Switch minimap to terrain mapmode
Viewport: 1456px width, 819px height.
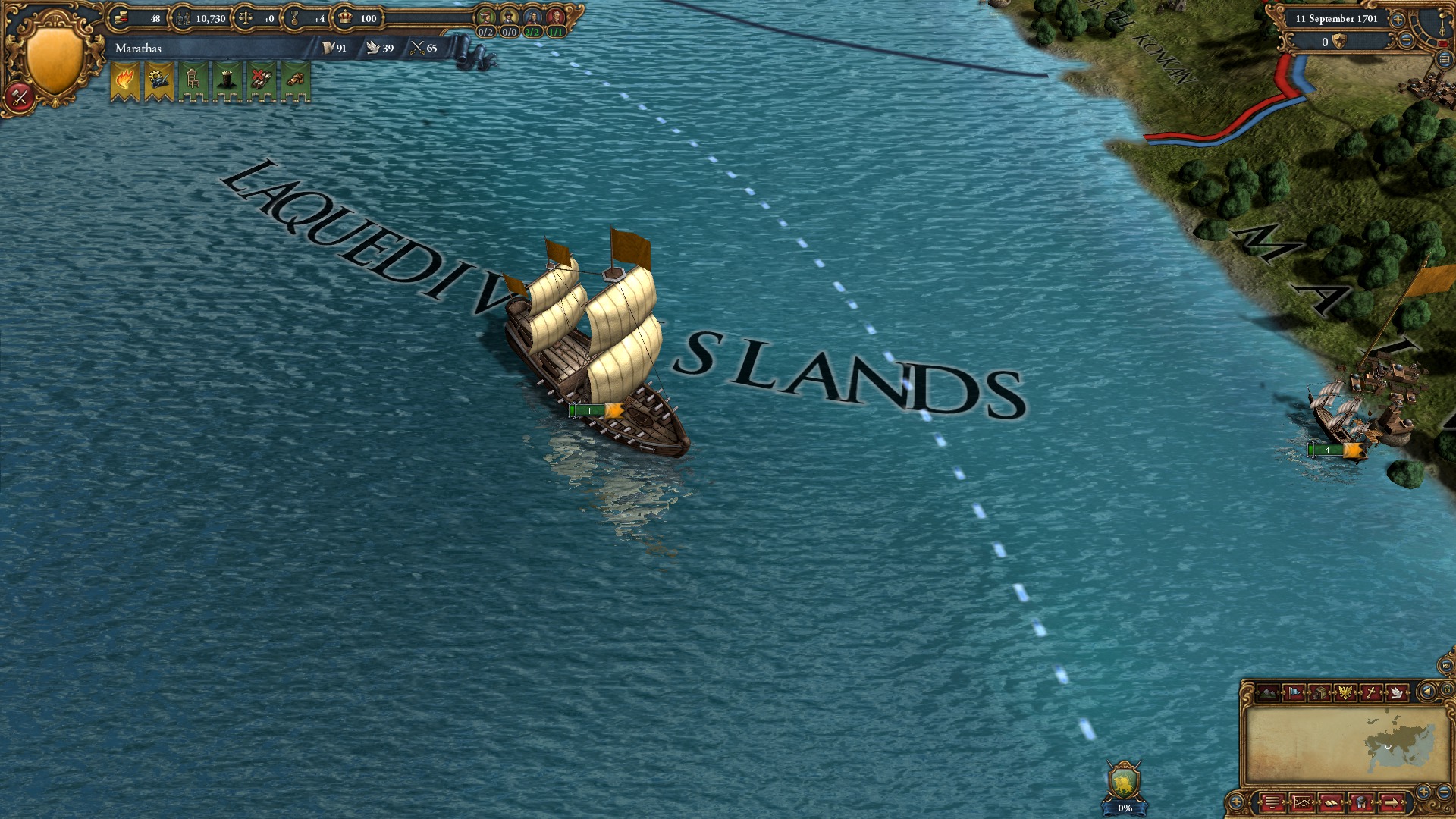pyautogui.click(x=1268, y=692)
